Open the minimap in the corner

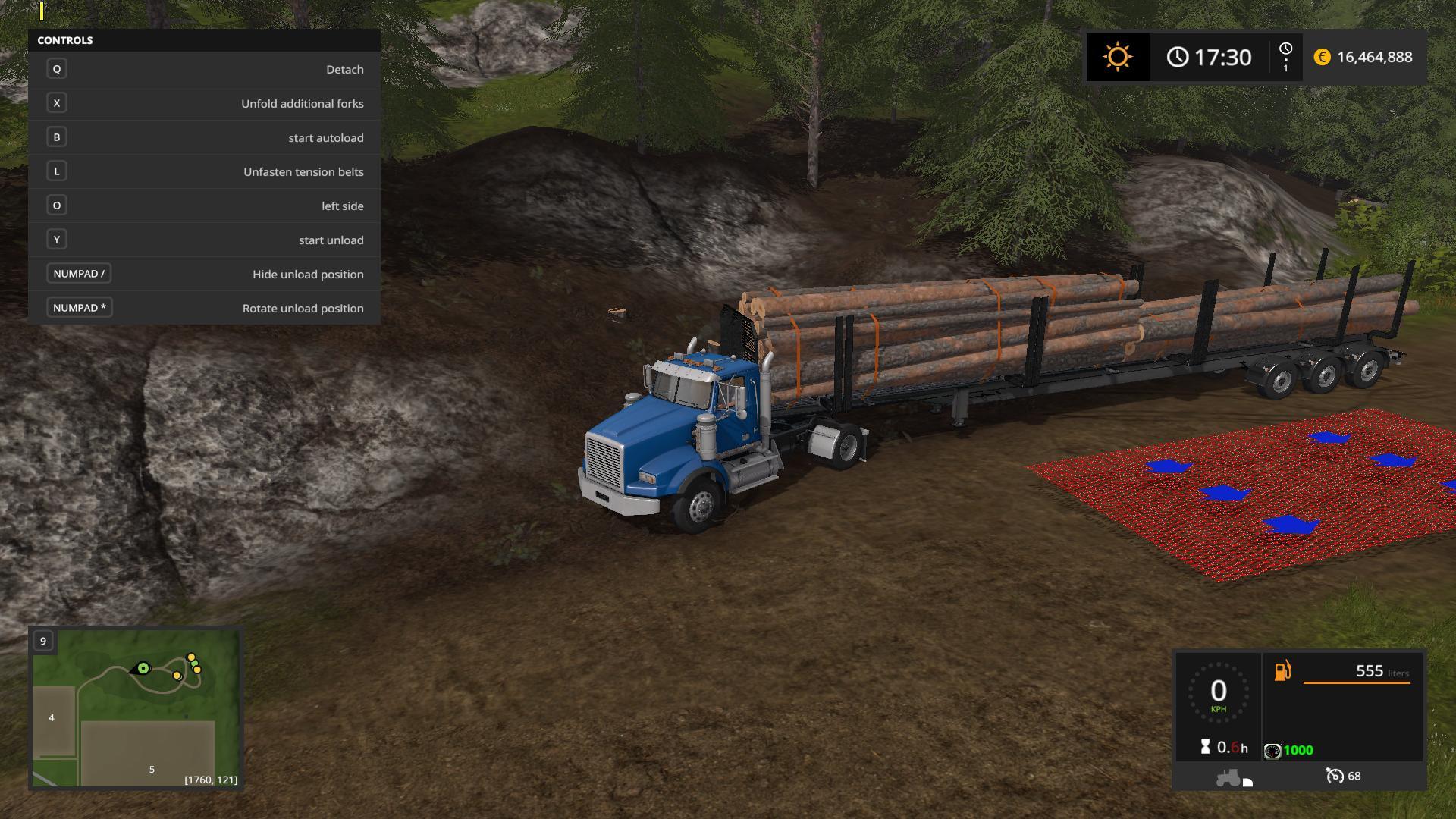136,709
